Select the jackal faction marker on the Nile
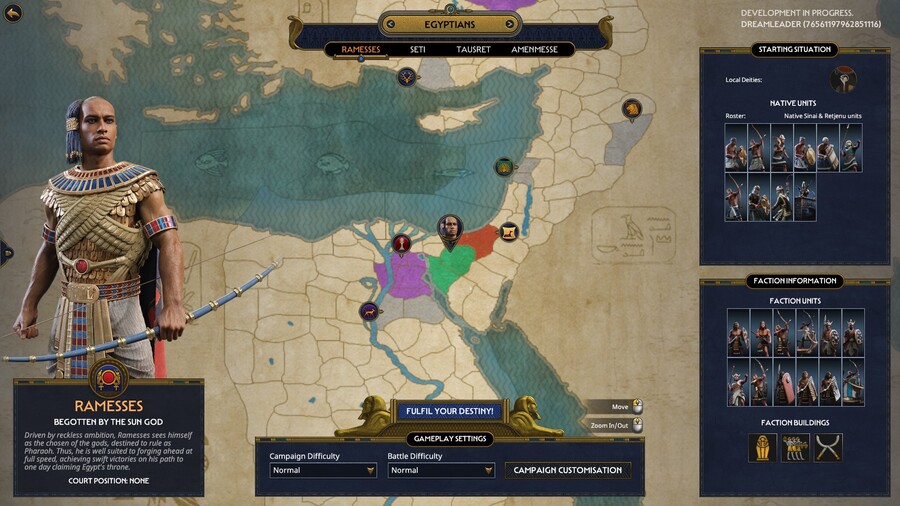Viewport: 900px width, 506px height. click(x=369, y=311)
